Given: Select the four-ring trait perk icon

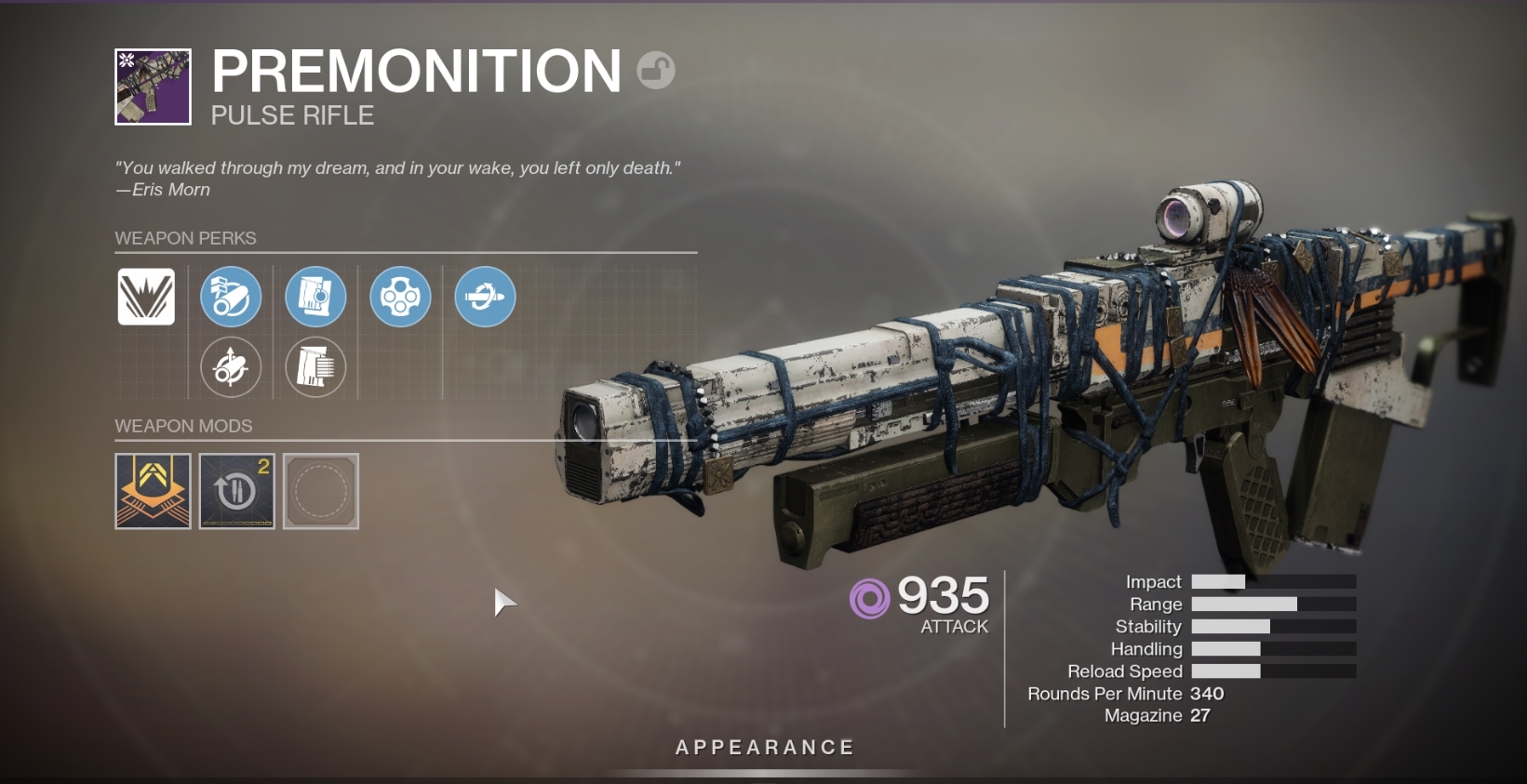Looking at the screenshot, I should [x=400, y=297].
